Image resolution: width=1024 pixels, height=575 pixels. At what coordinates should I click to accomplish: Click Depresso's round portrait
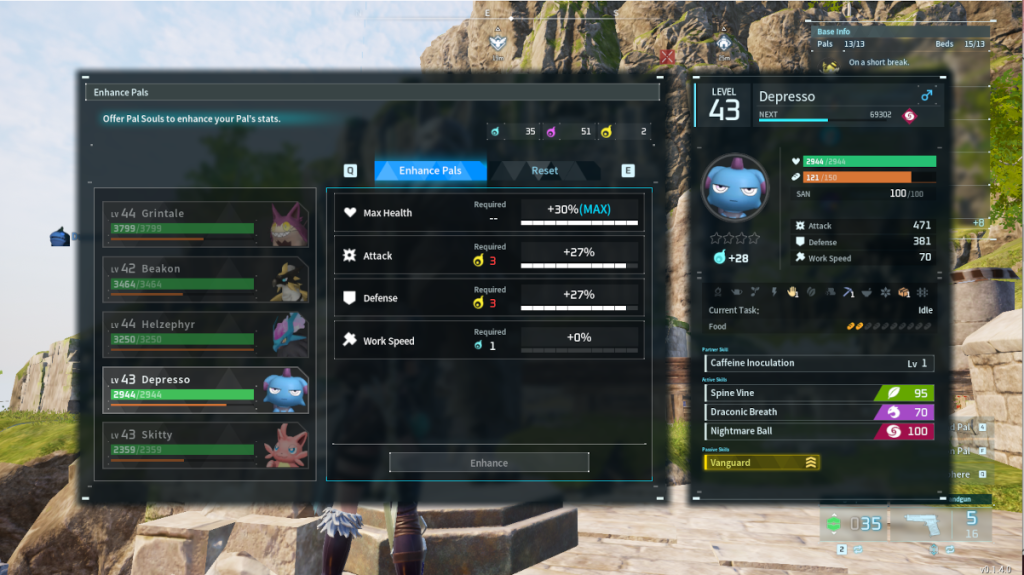735,190
